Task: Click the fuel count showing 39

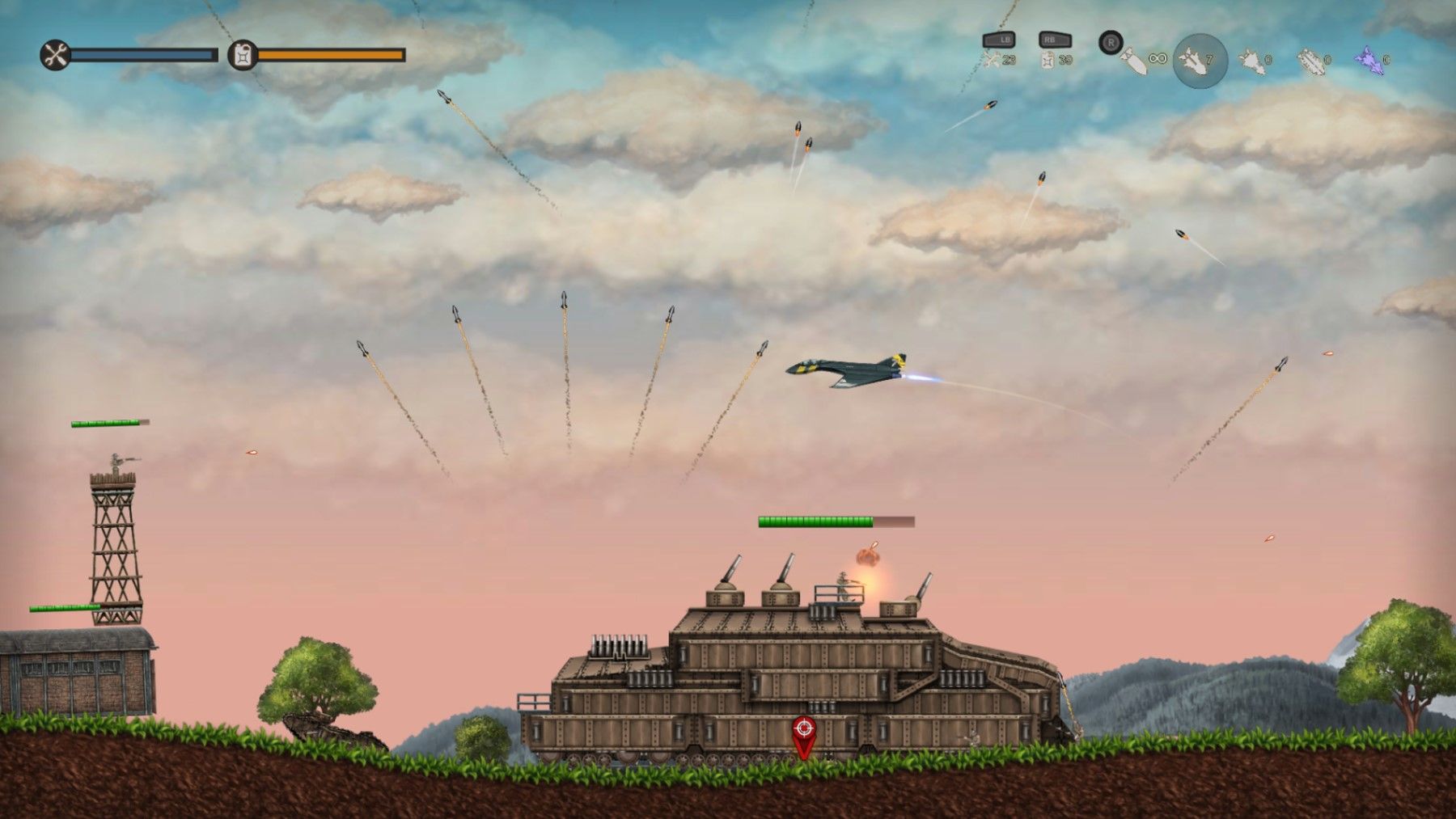Action: [1066, 60]
